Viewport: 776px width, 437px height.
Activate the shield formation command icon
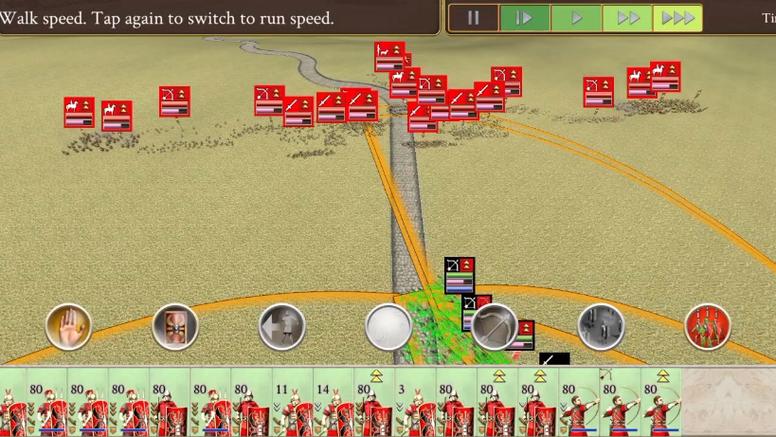pos(175,326)
